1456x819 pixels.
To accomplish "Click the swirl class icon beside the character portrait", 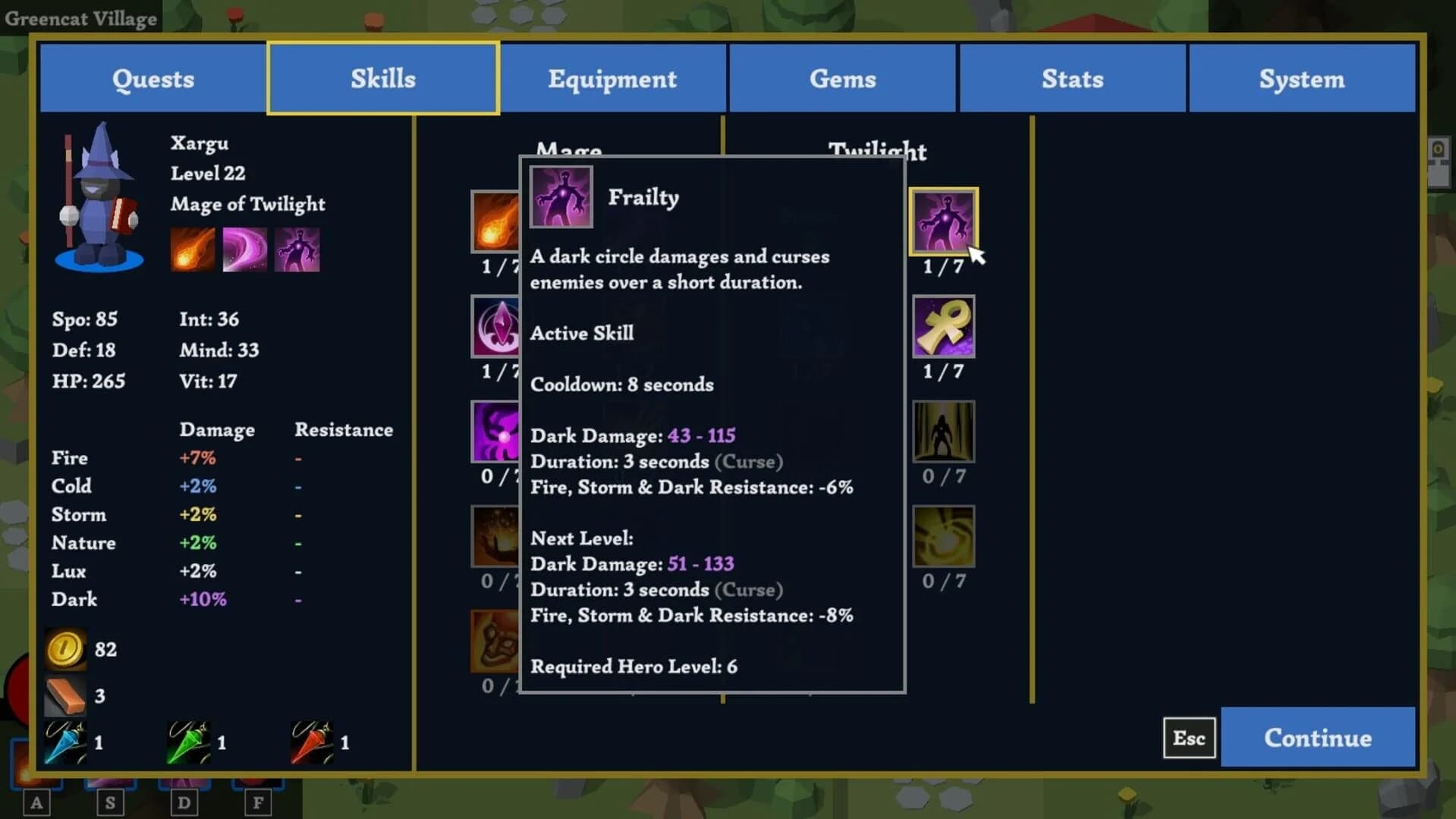I will (244, 248).
